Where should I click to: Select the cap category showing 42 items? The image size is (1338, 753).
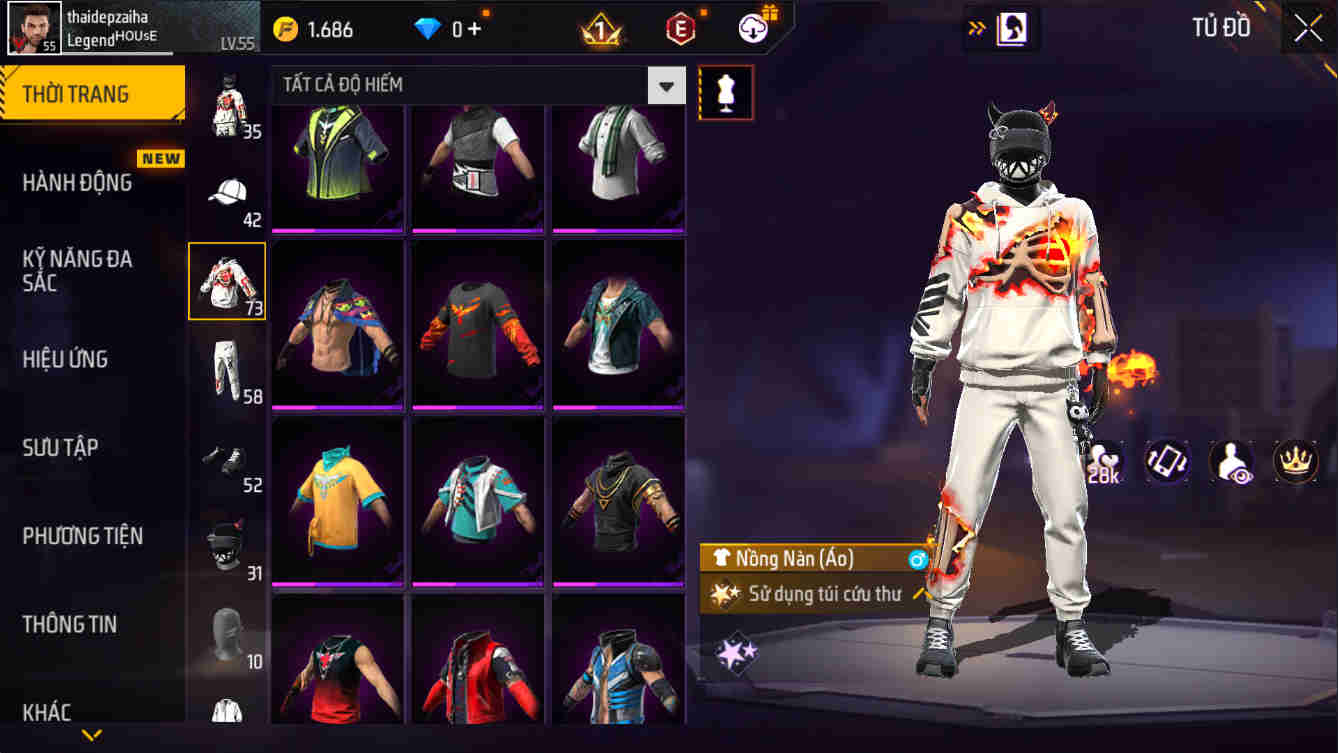tap(227, 188)
